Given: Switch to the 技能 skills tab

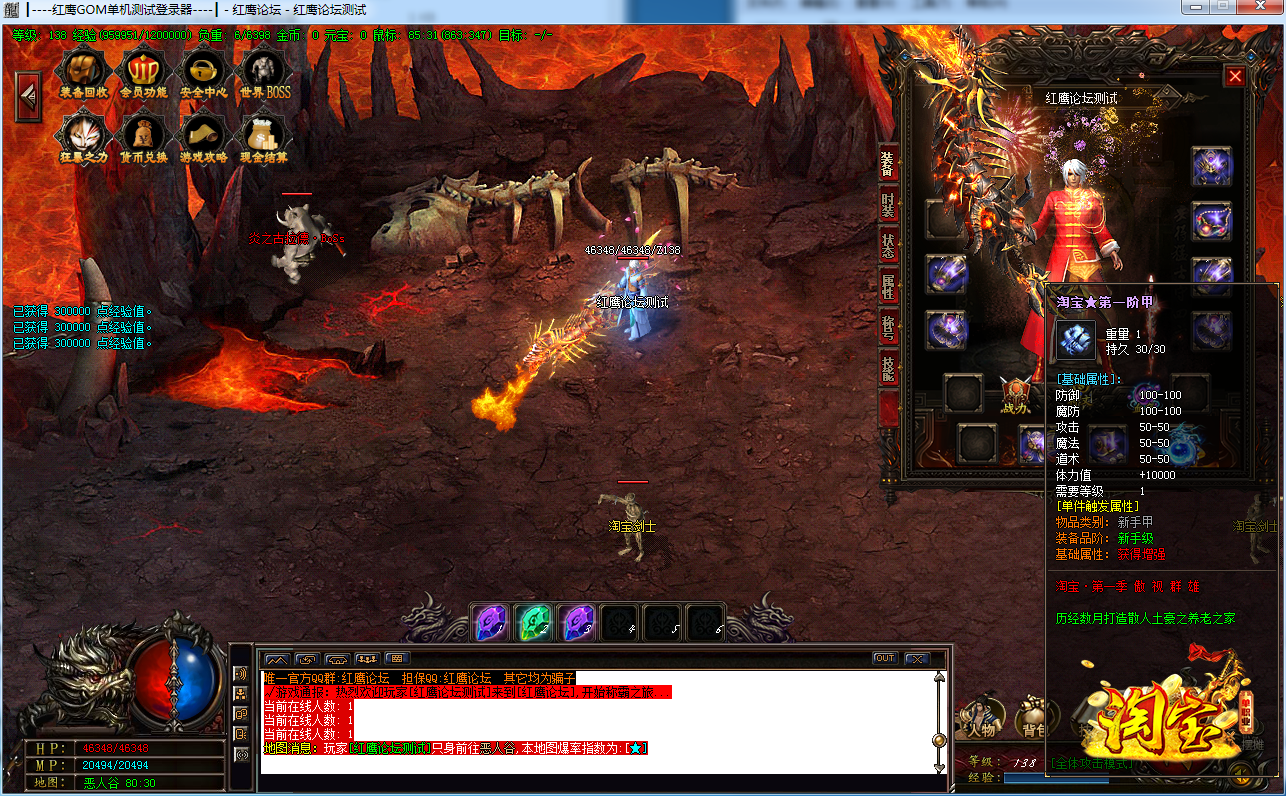Looking at the screenshot, I should [x=888, y=368].
